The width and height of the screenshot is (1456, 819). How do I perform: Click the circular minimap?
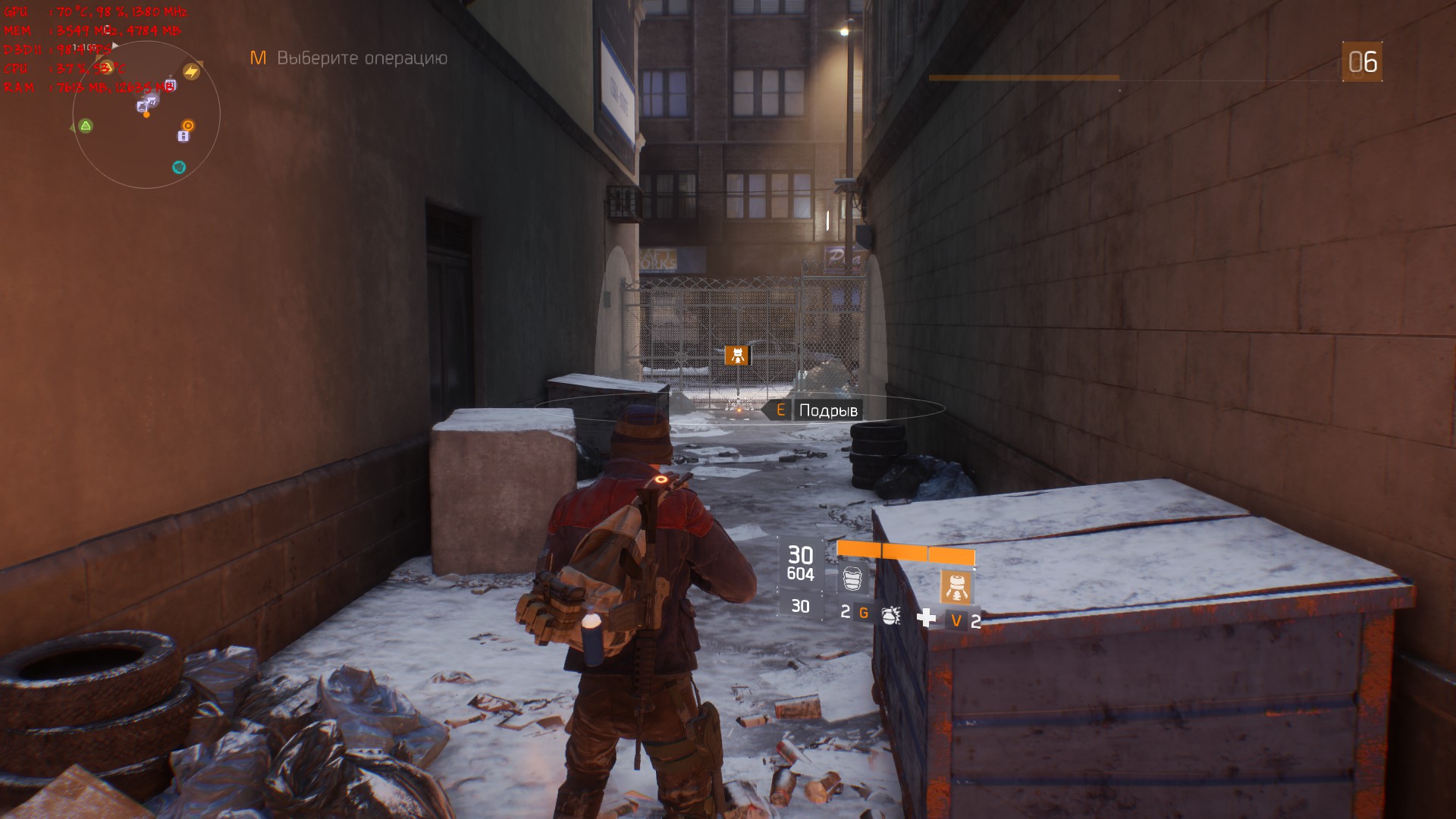click(146, 115)
